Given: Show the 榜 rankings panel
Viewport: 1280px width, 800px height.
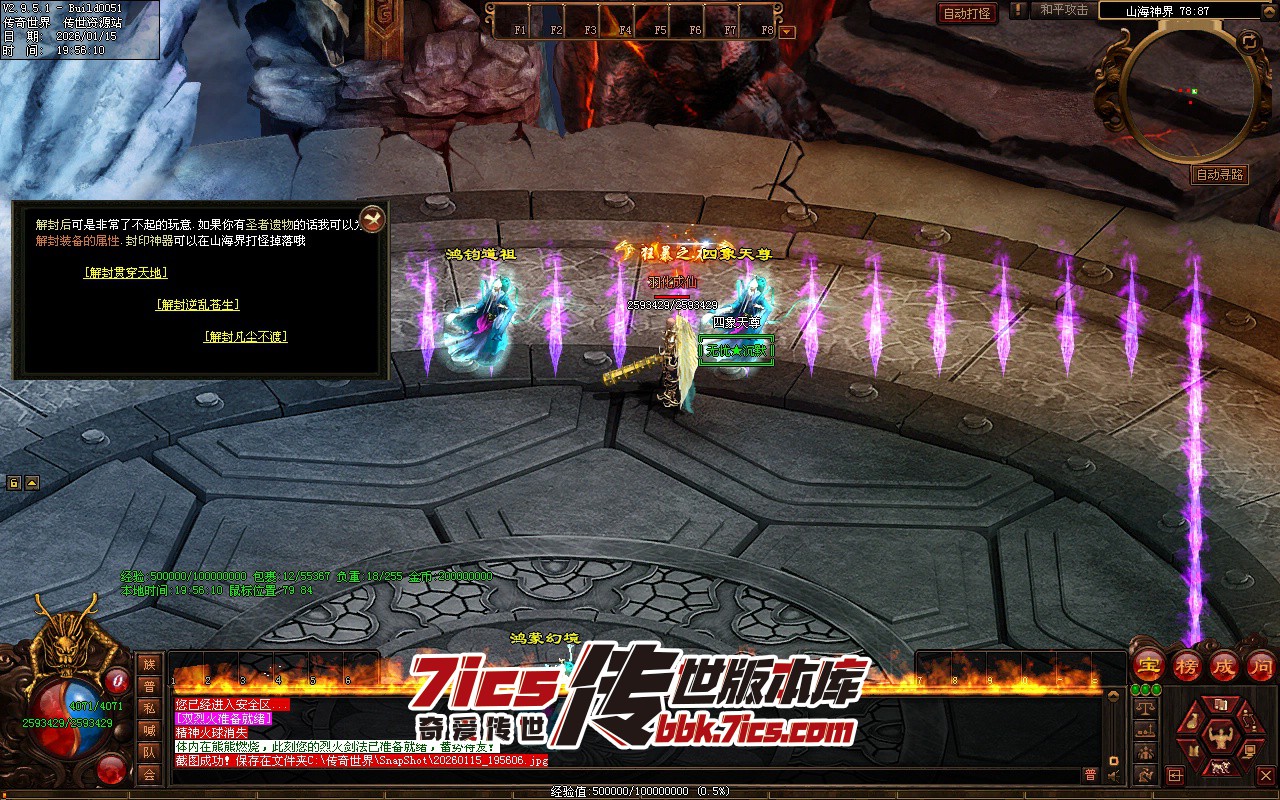Looking at the screenshot, I should 1188,664.
